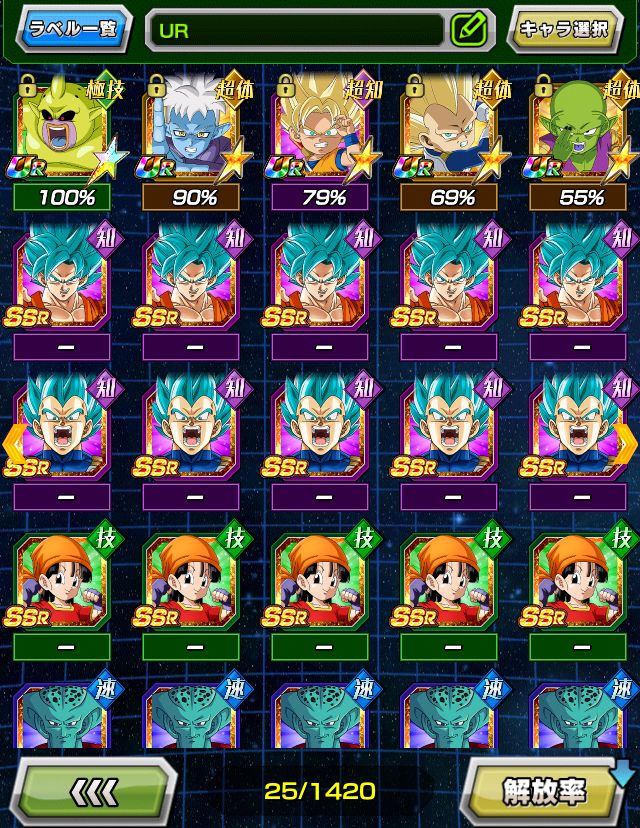The image size is (640, 828).
Task: Select the UR card at 69%
Action: click(452, 131)
